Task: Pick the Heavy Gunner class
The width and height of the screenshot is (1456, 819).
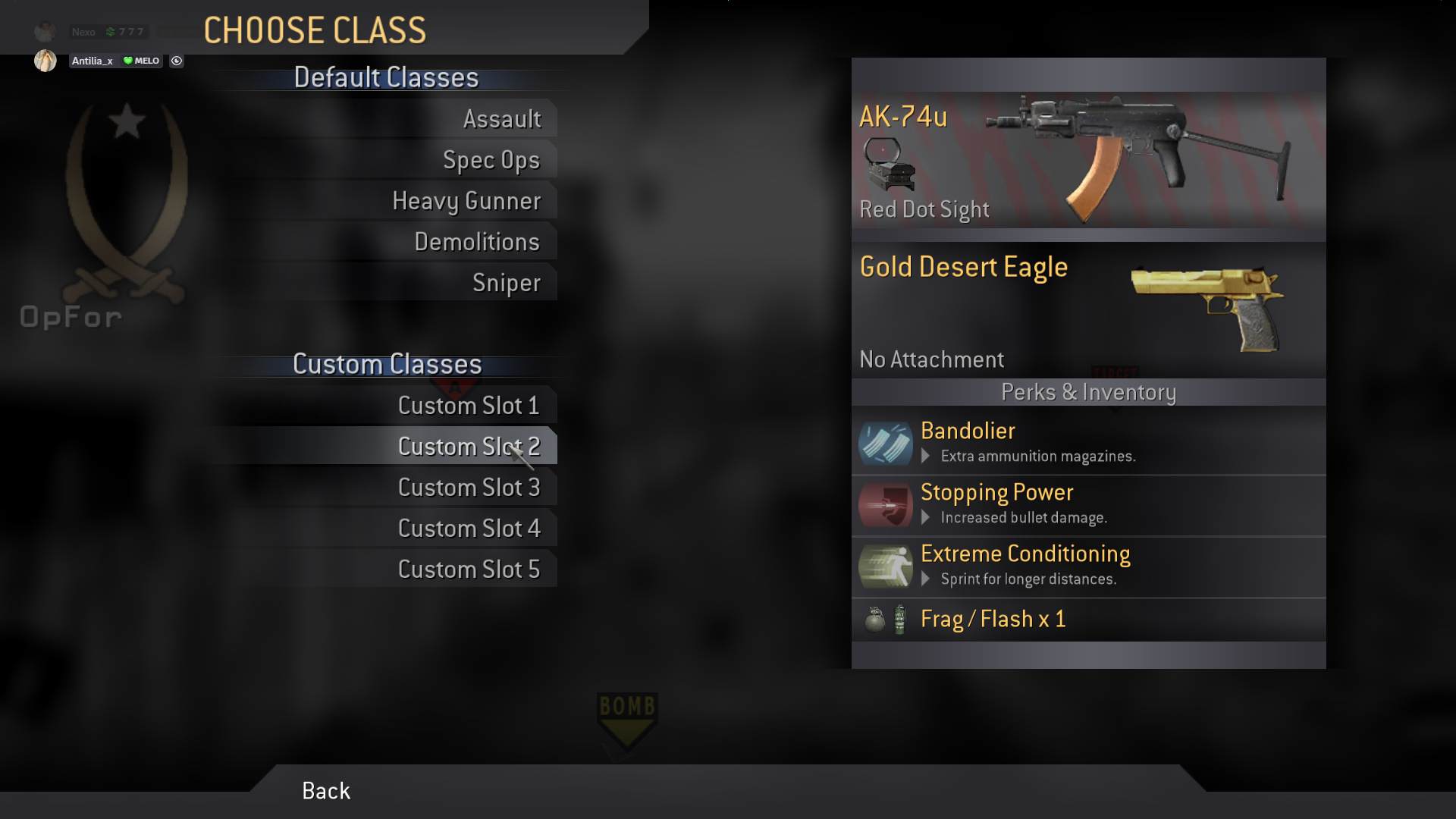Action: pyautogui.click(x=466, y=201)
